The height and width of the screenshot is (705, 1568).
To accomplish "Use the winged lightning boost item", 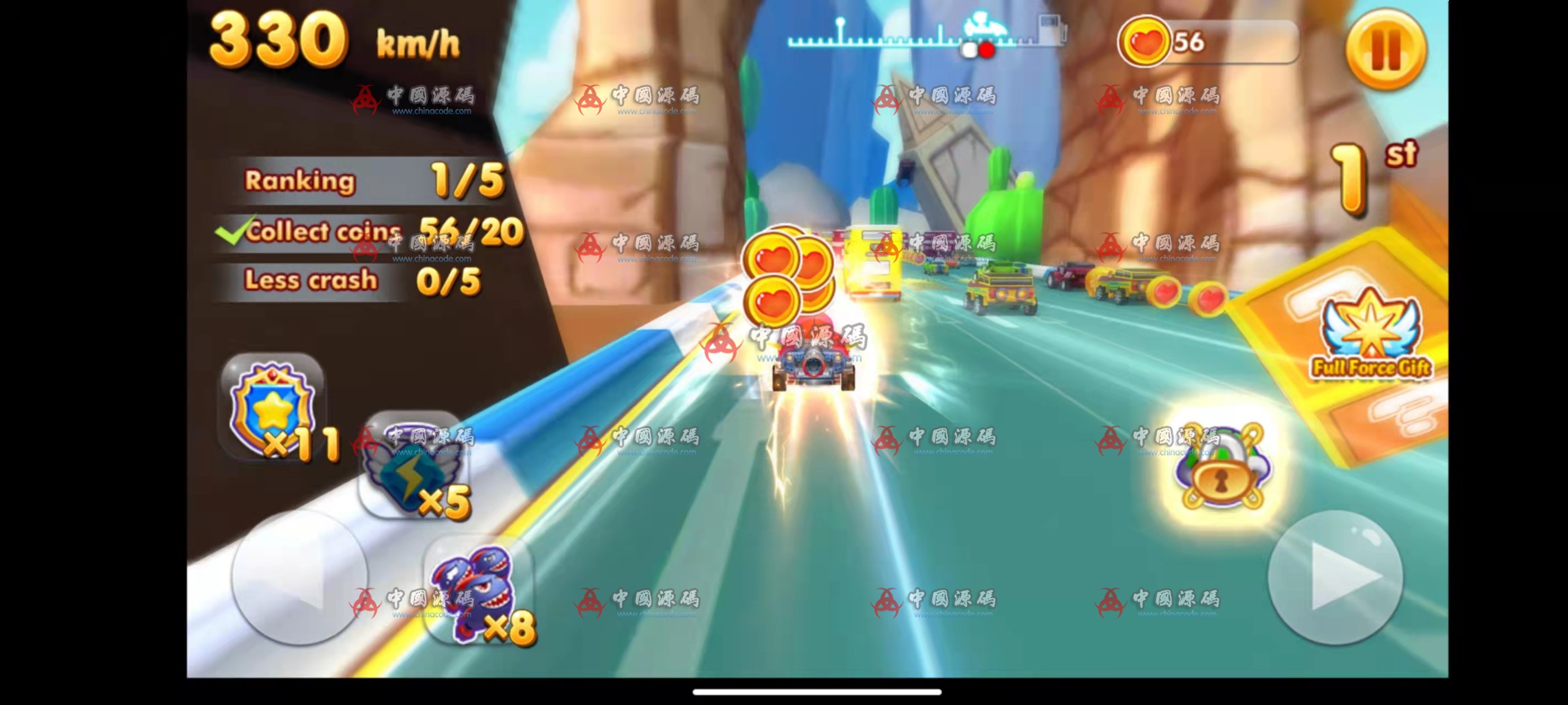I will click(413, 468).
